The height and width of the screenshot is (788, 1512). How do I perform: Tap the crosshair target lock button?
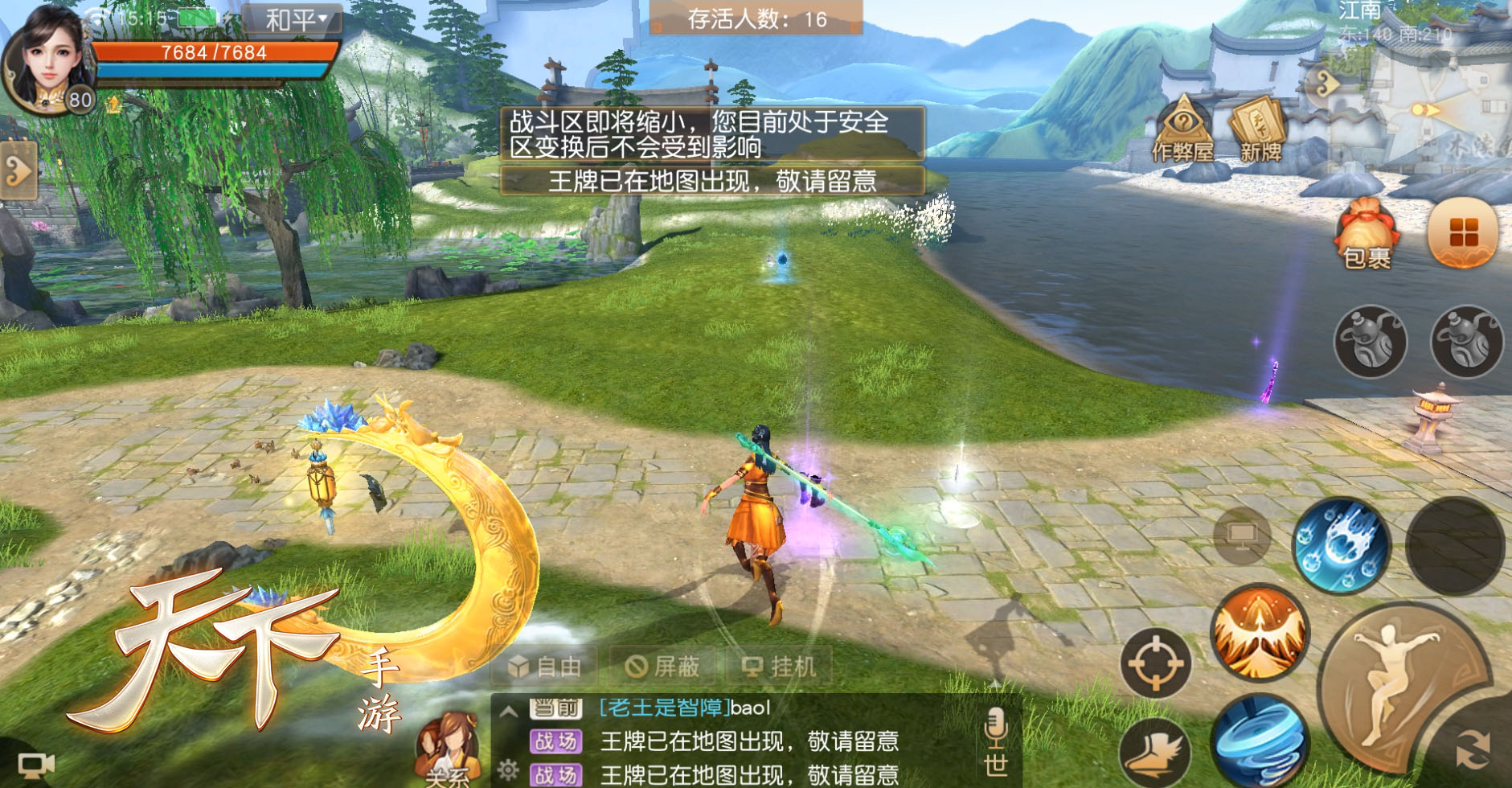(1156, 663)
